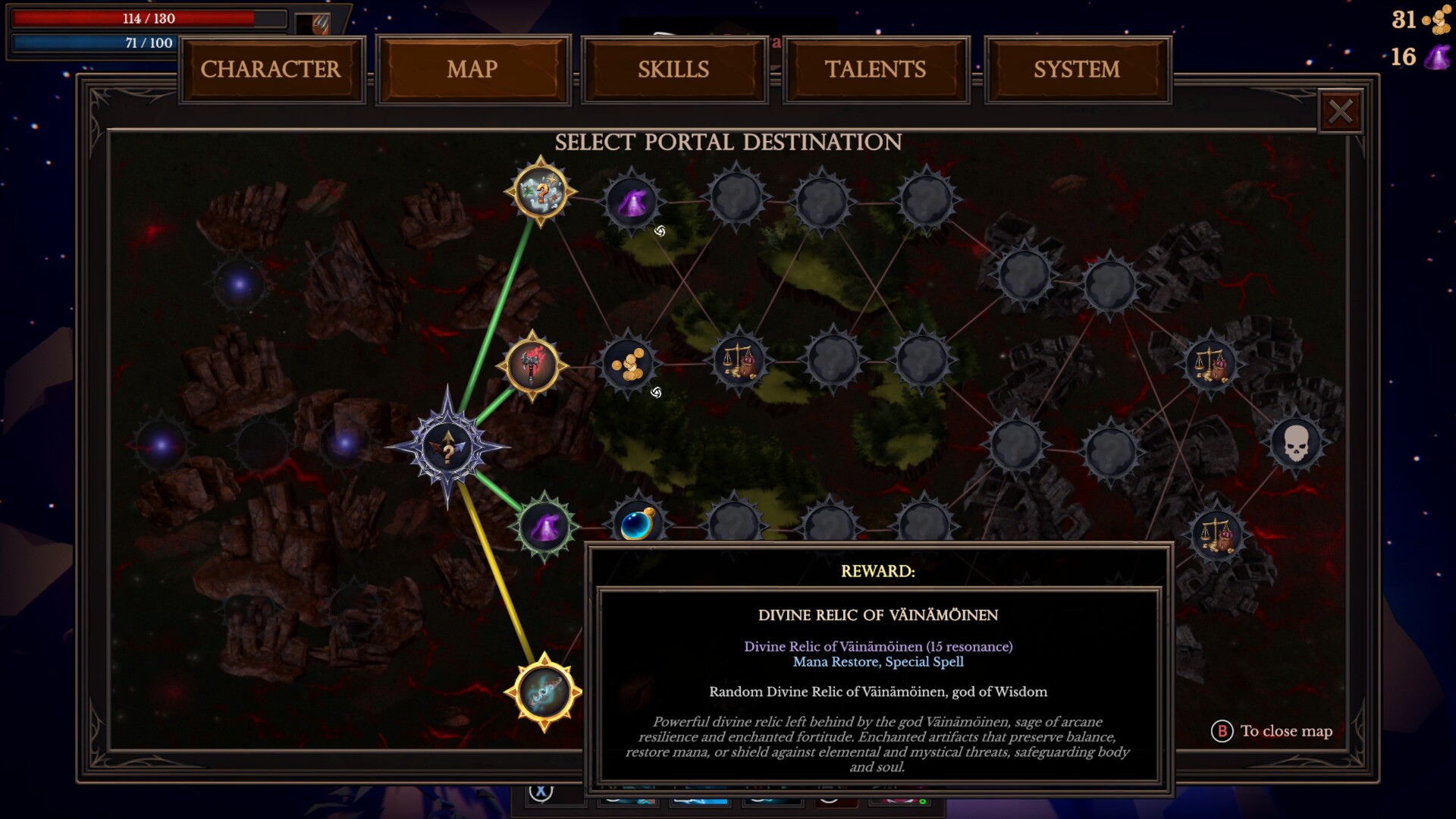Select the golden portal node at the bottom
1456x819 pixels.
click(x=544, y=692)
